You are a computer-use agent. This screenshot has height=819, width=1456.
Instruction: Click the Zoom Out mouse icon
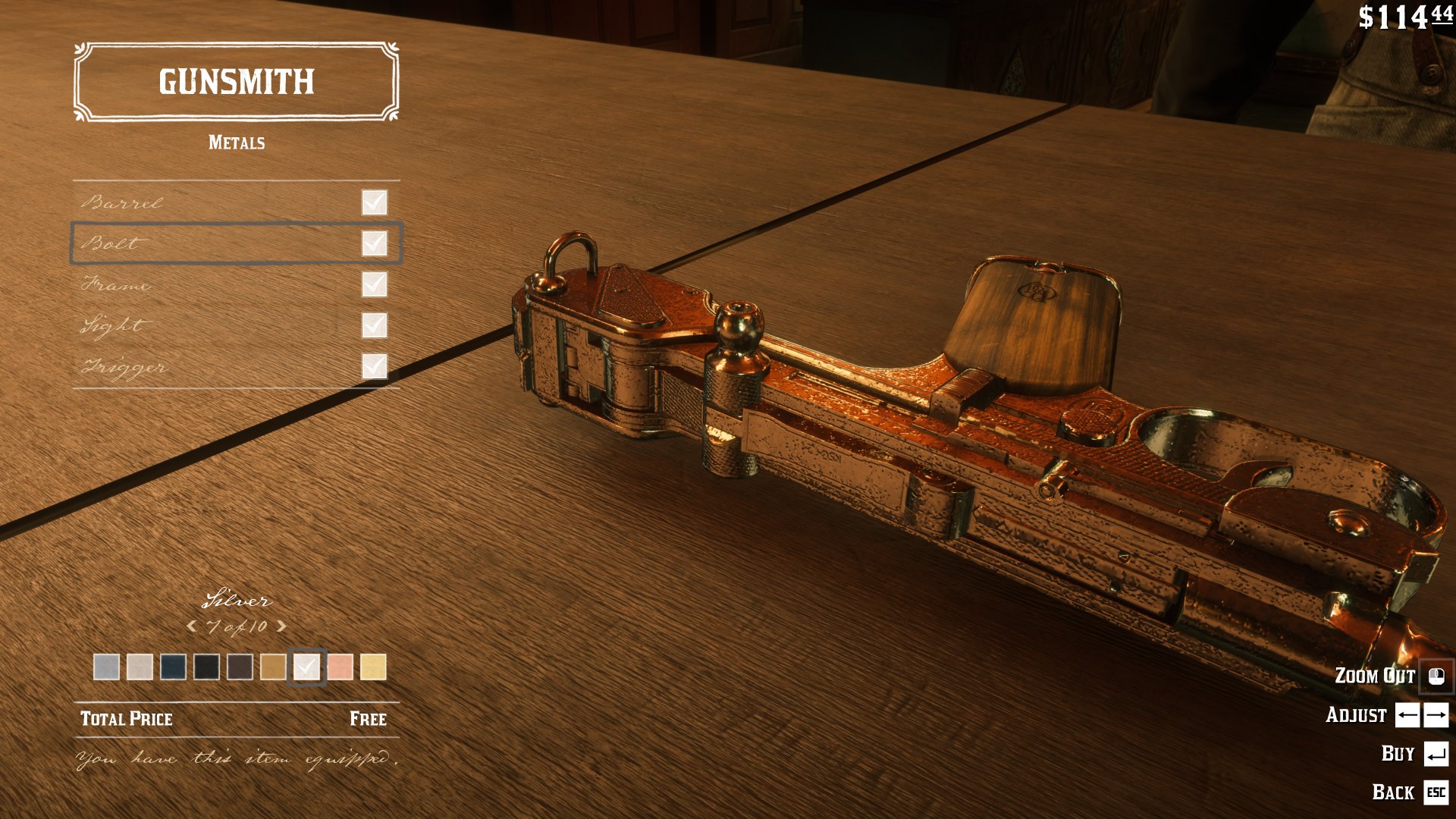point(1437,676)
